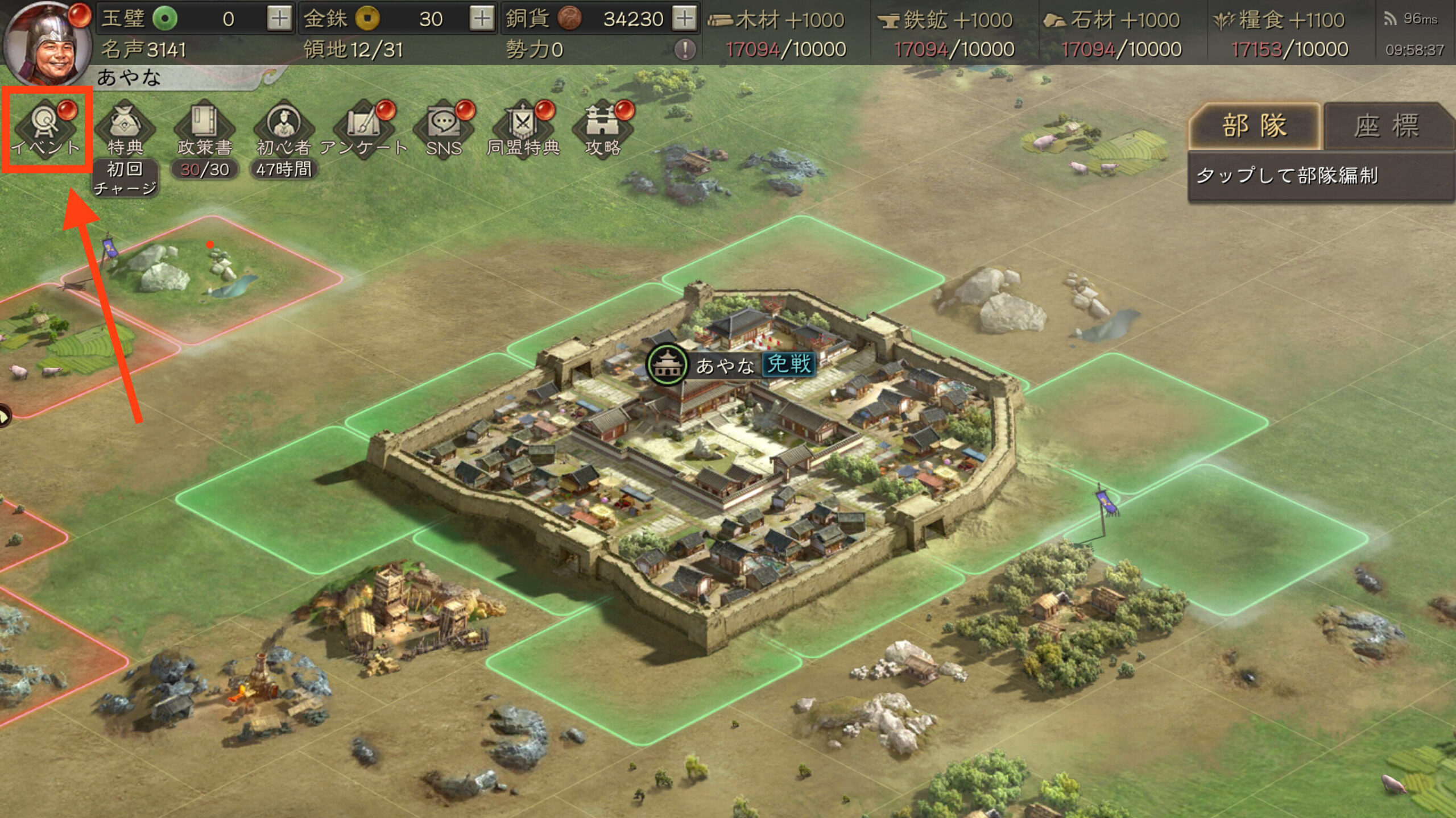Open the 木材 wood resource panel
The image size is (1456, 818).
coord(785,34)
